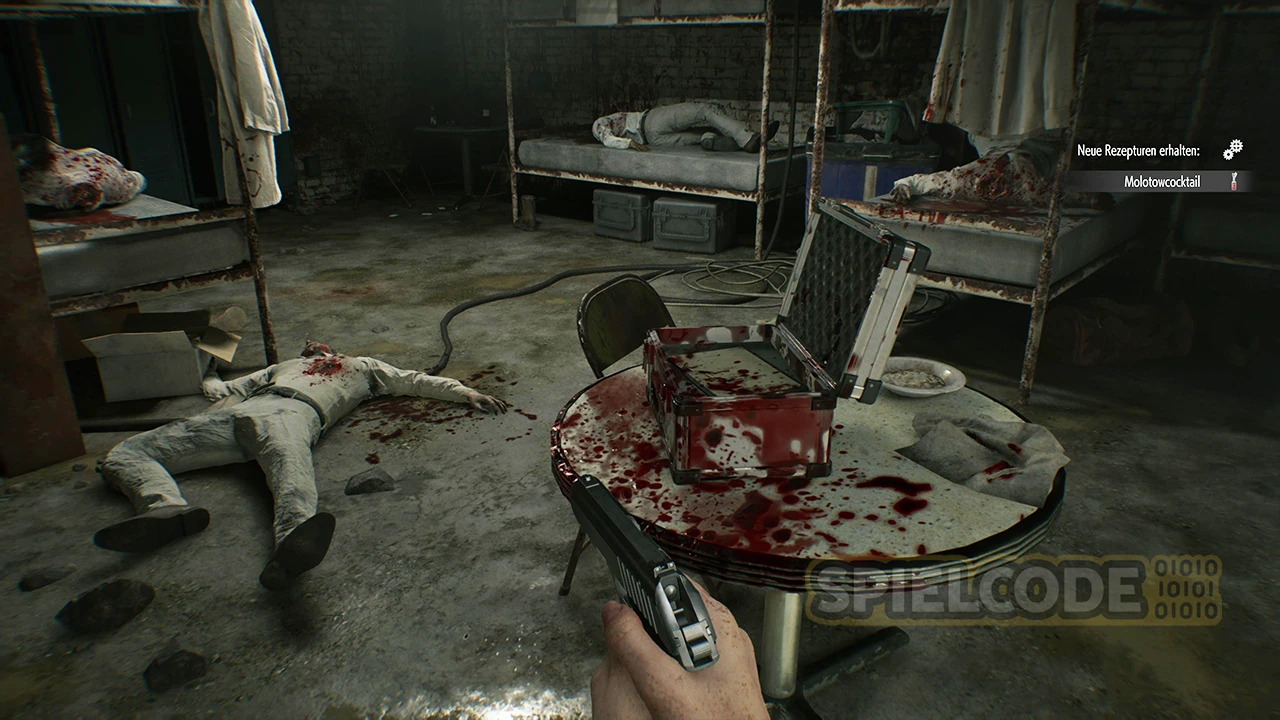Select the Molotowcocktail recipe notification
This screenshot has width=1280, height=720.
(1160, 182)
